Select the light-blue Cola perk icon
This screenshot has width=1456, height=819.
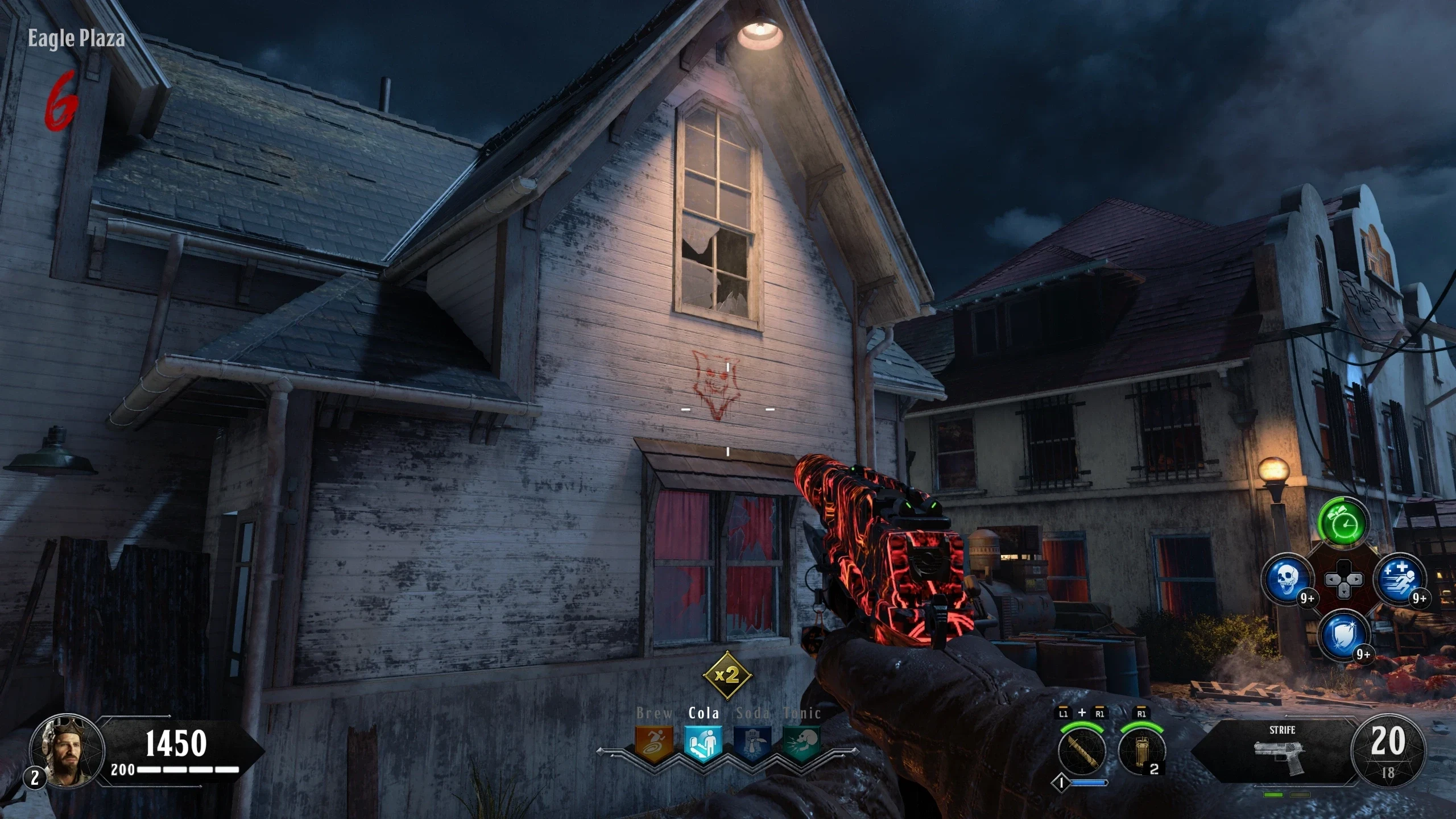tap(703, 743)
